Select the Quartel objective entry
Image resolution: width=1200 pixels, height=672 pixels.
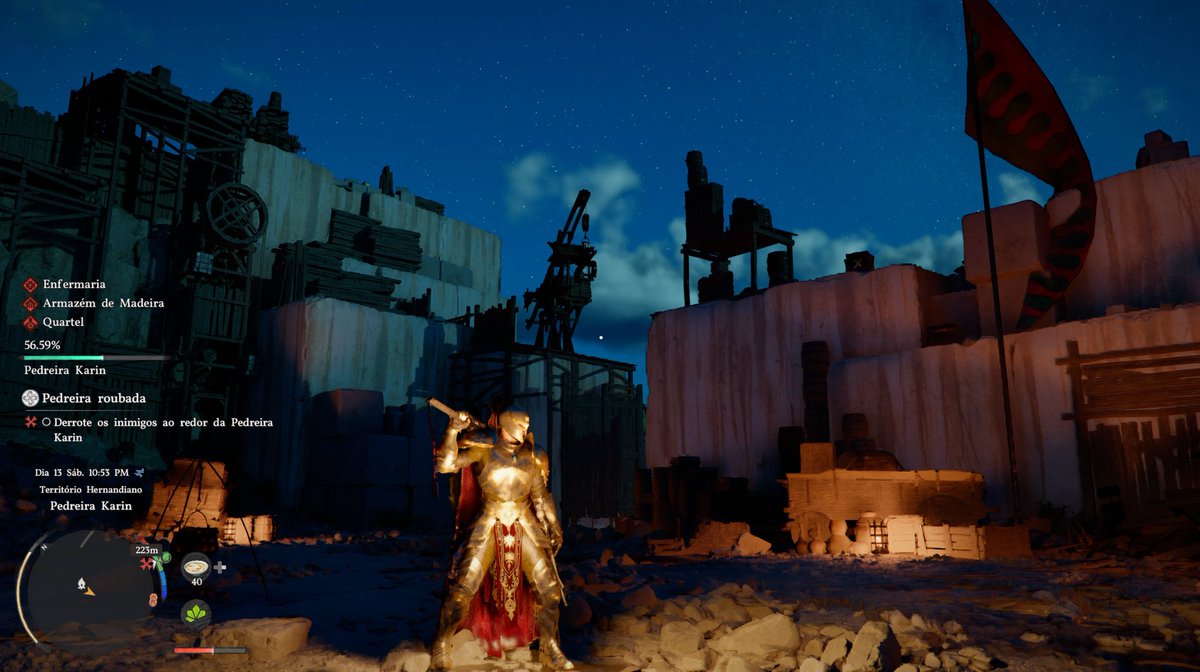(61, 322)
